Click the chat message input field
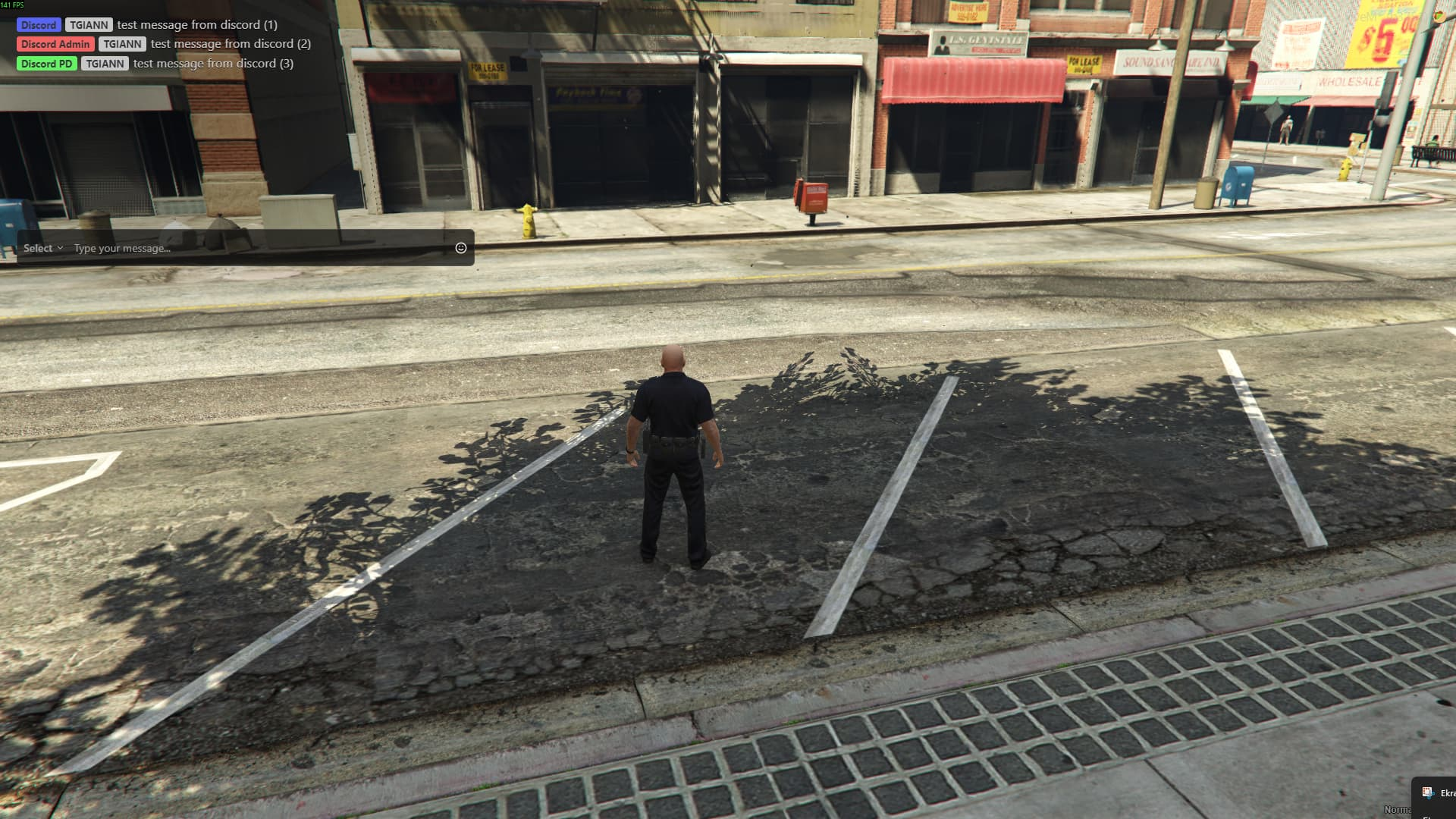The width and height of the screenshot is (1456, 819). (x=258, y=248)
